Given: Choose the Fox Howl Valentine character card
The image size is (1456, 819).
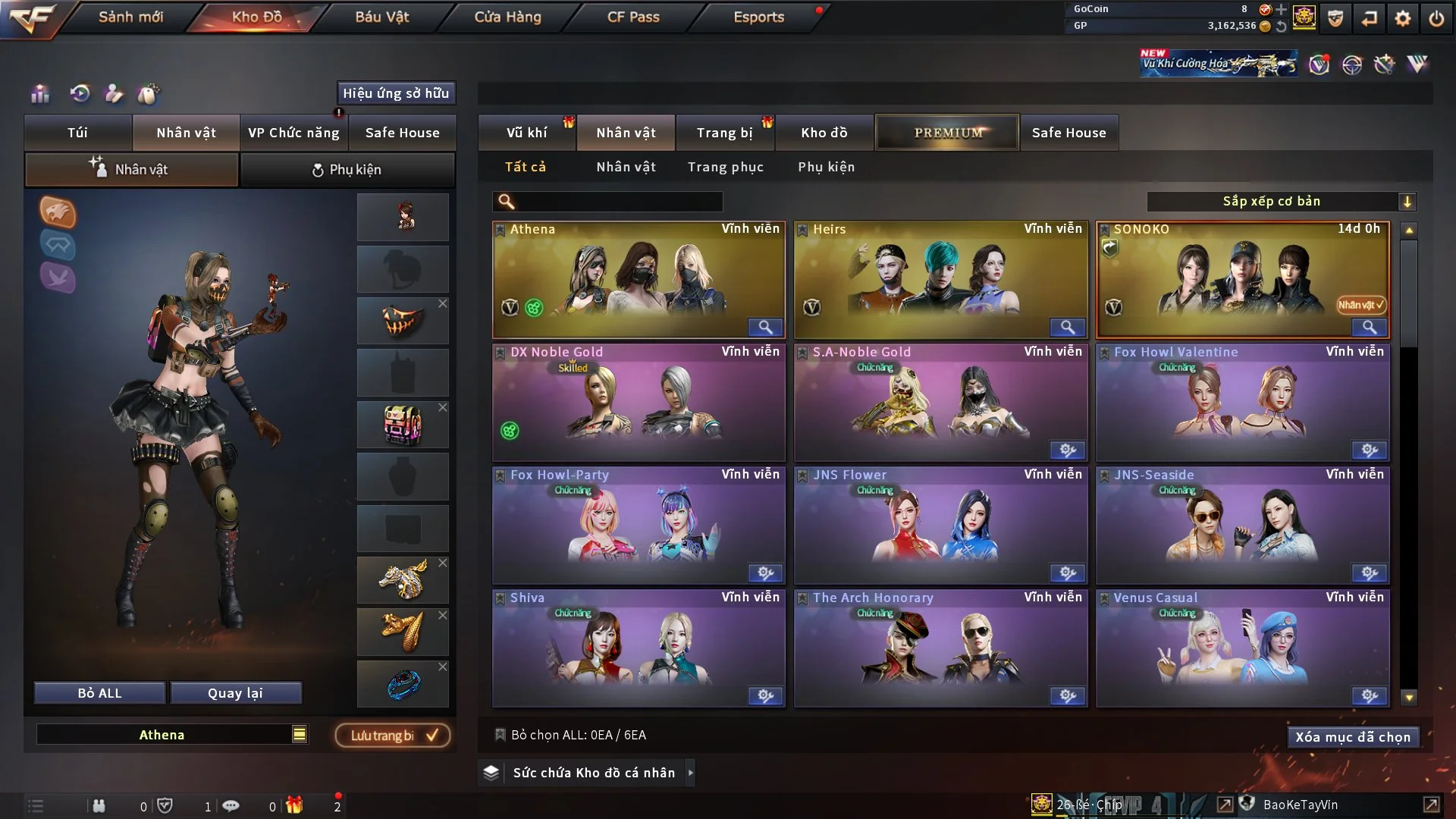Looking at the screenshot, I should [x=1242, y=402].
